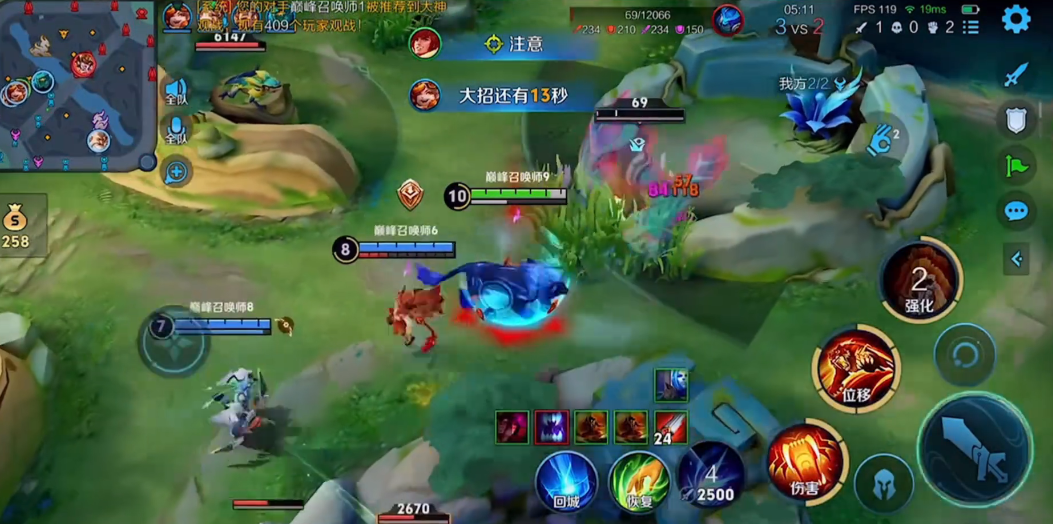Open the gold shop showing 258

(17, 225)
